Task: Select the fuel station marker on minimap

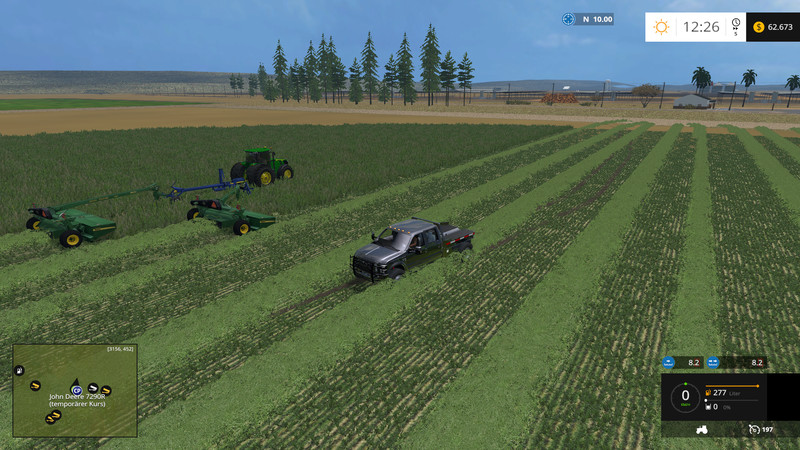Action: click(19, 371)
